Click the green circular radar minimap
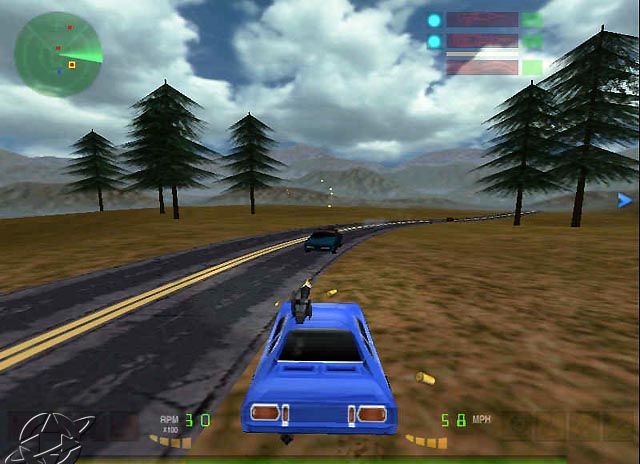Screen dimensions: 640x464 click(x=57, y=54)
